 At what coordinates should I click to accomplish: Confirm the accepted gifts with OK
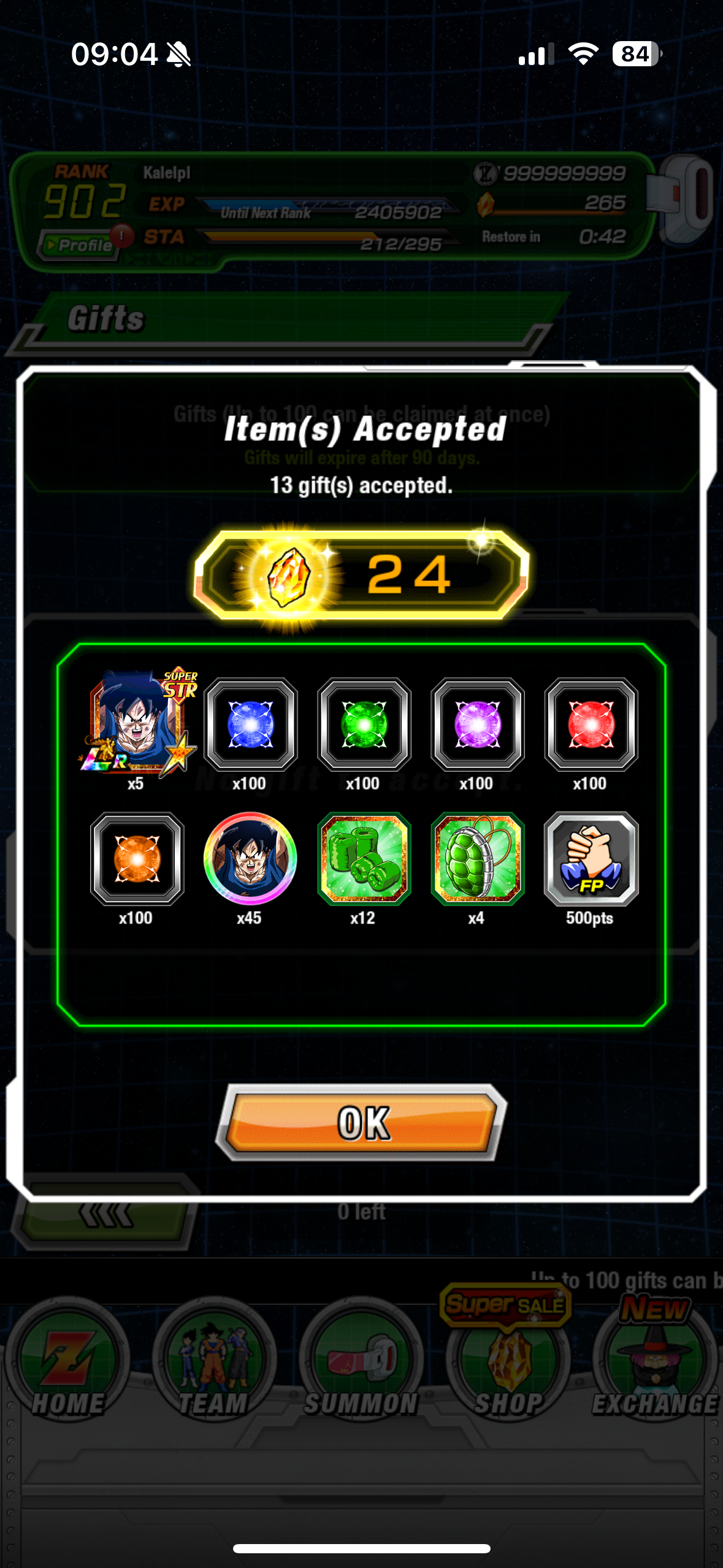[362, 1123]
